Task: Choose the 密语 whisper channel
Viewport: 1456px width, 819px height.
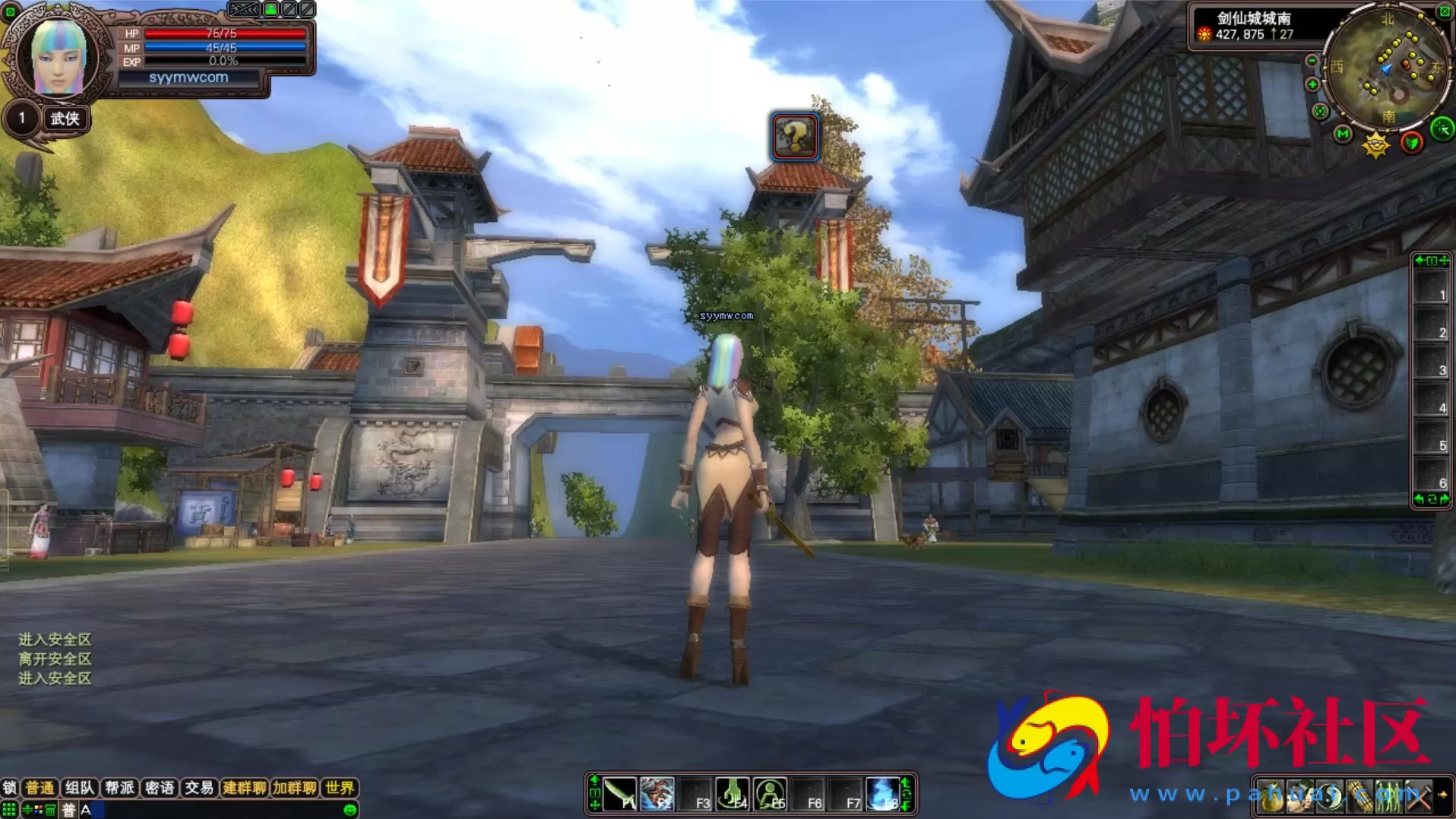Action: coord(160,788)
